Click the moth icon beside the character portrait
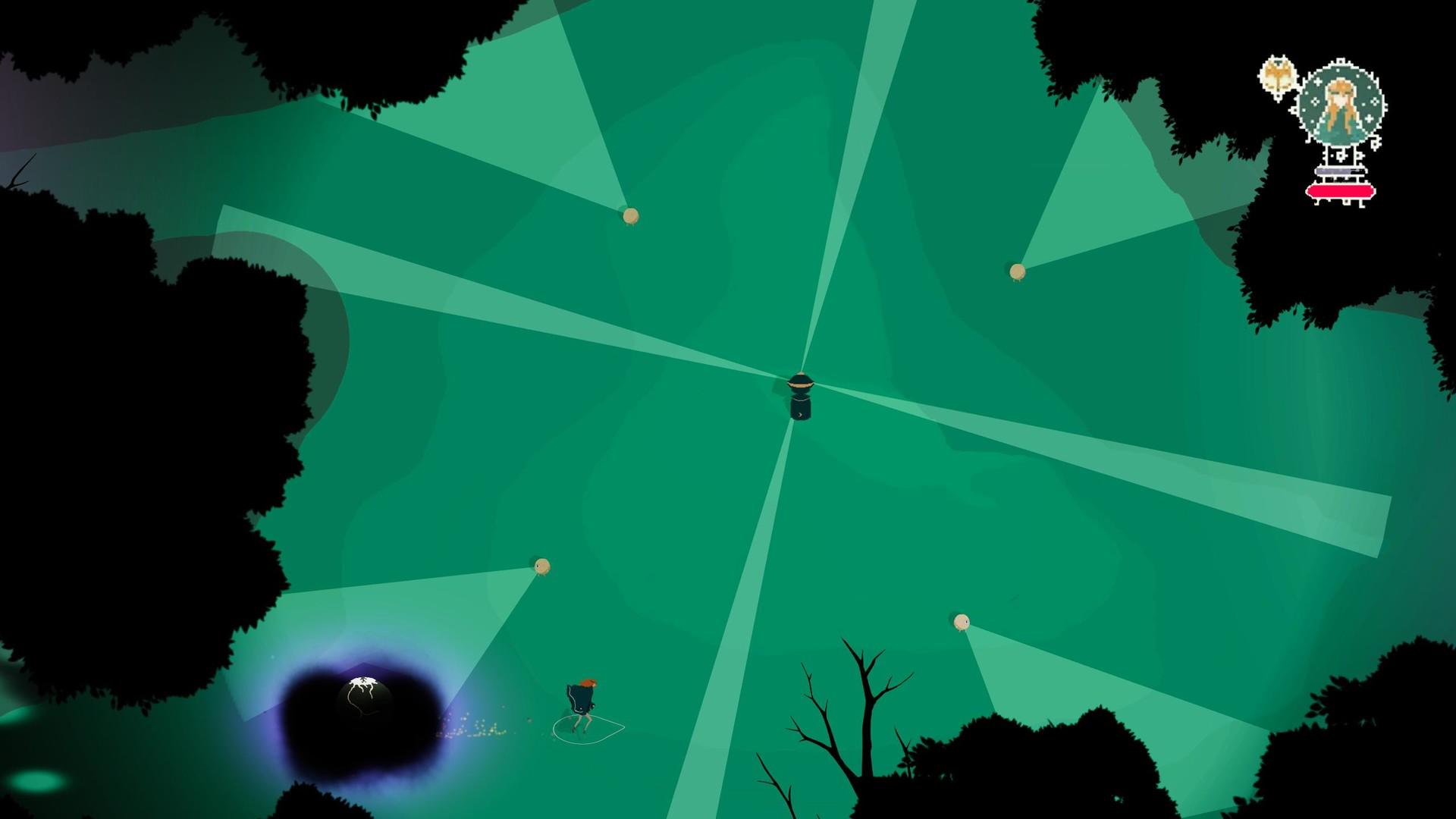1456x819 pixels. [1277, 74]
